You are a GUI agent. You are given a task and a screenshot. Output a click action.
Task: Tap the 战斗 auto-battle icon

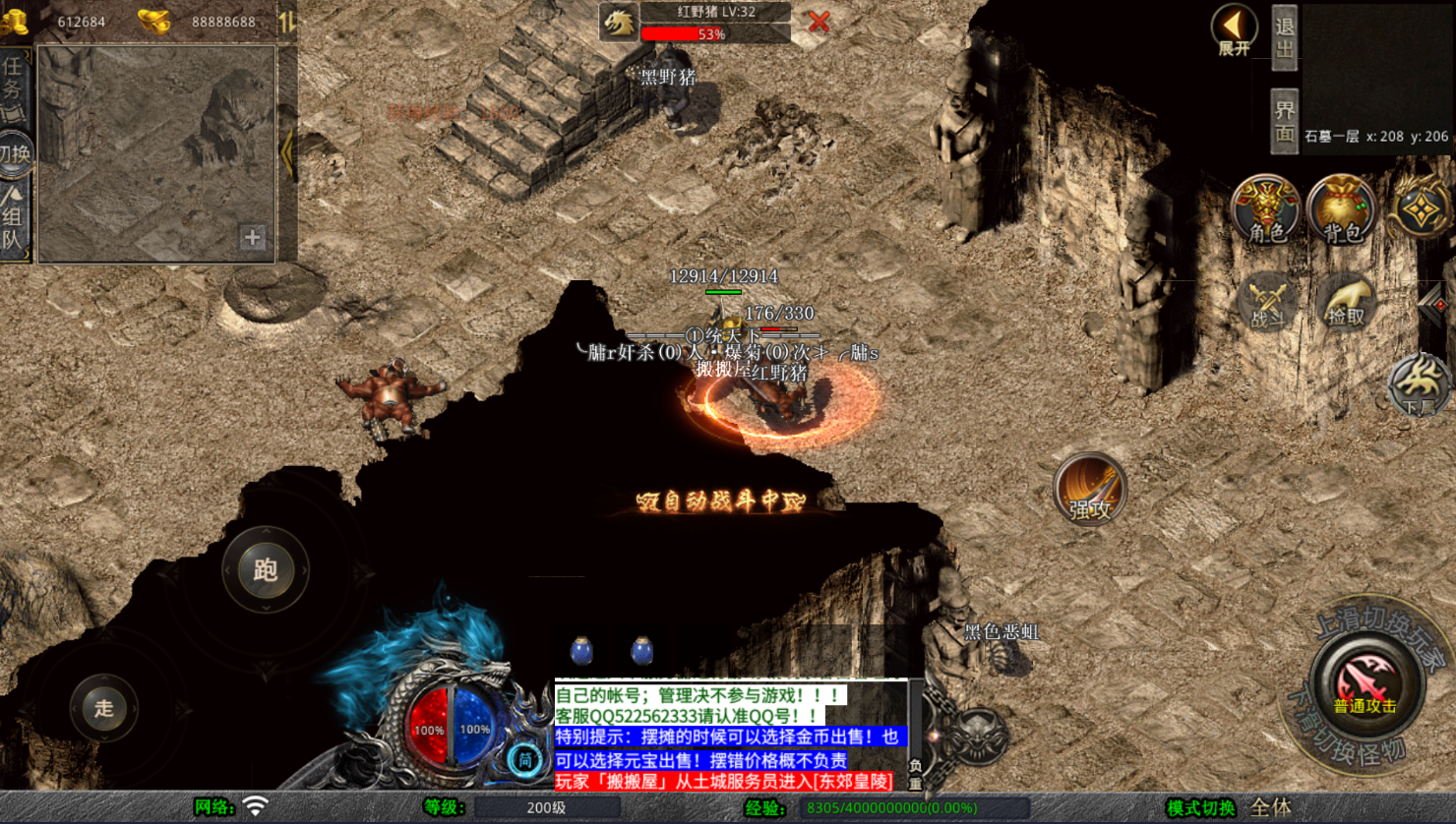tap(1267, 301)
